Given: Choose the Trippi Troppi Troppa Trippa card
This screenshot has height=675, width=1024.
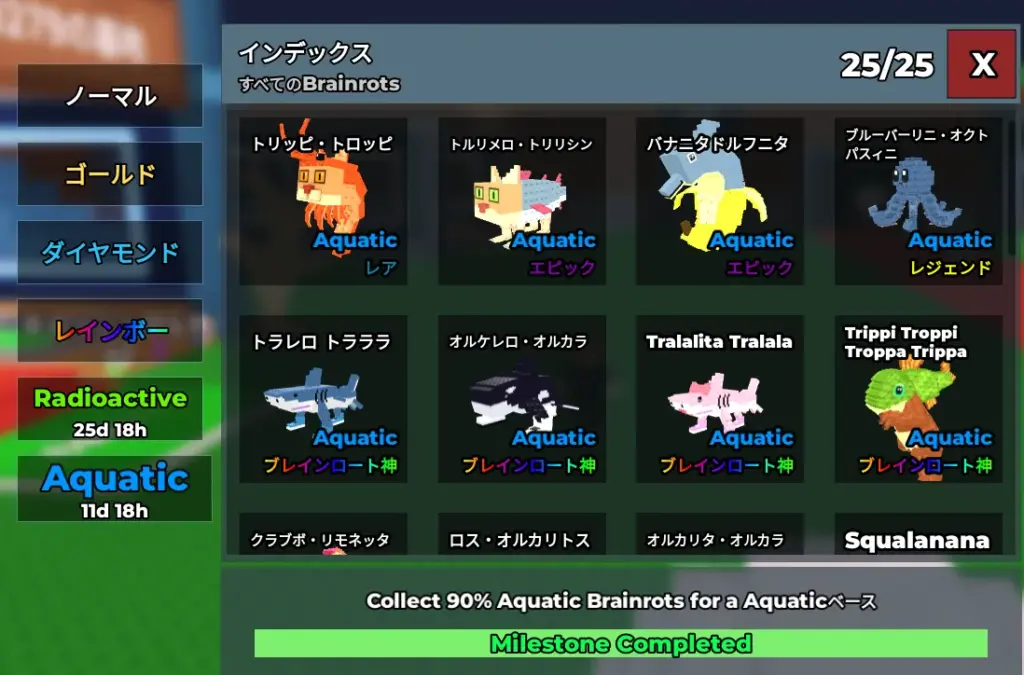Looking at the screenshot, I should (918, 400).
